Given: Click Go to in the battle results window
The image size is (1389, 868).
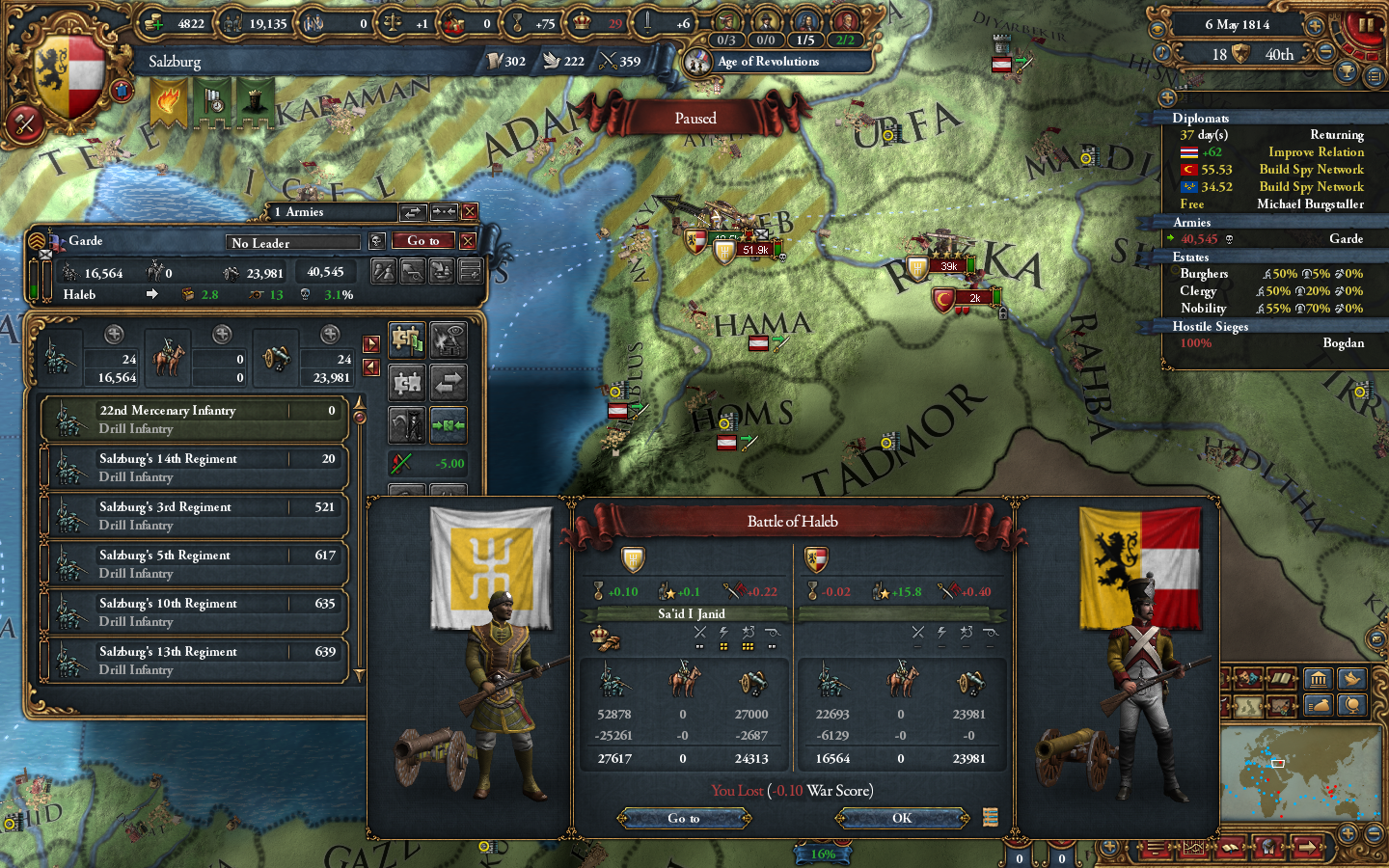Looking at the screenshot, I should tap(685, 818).
